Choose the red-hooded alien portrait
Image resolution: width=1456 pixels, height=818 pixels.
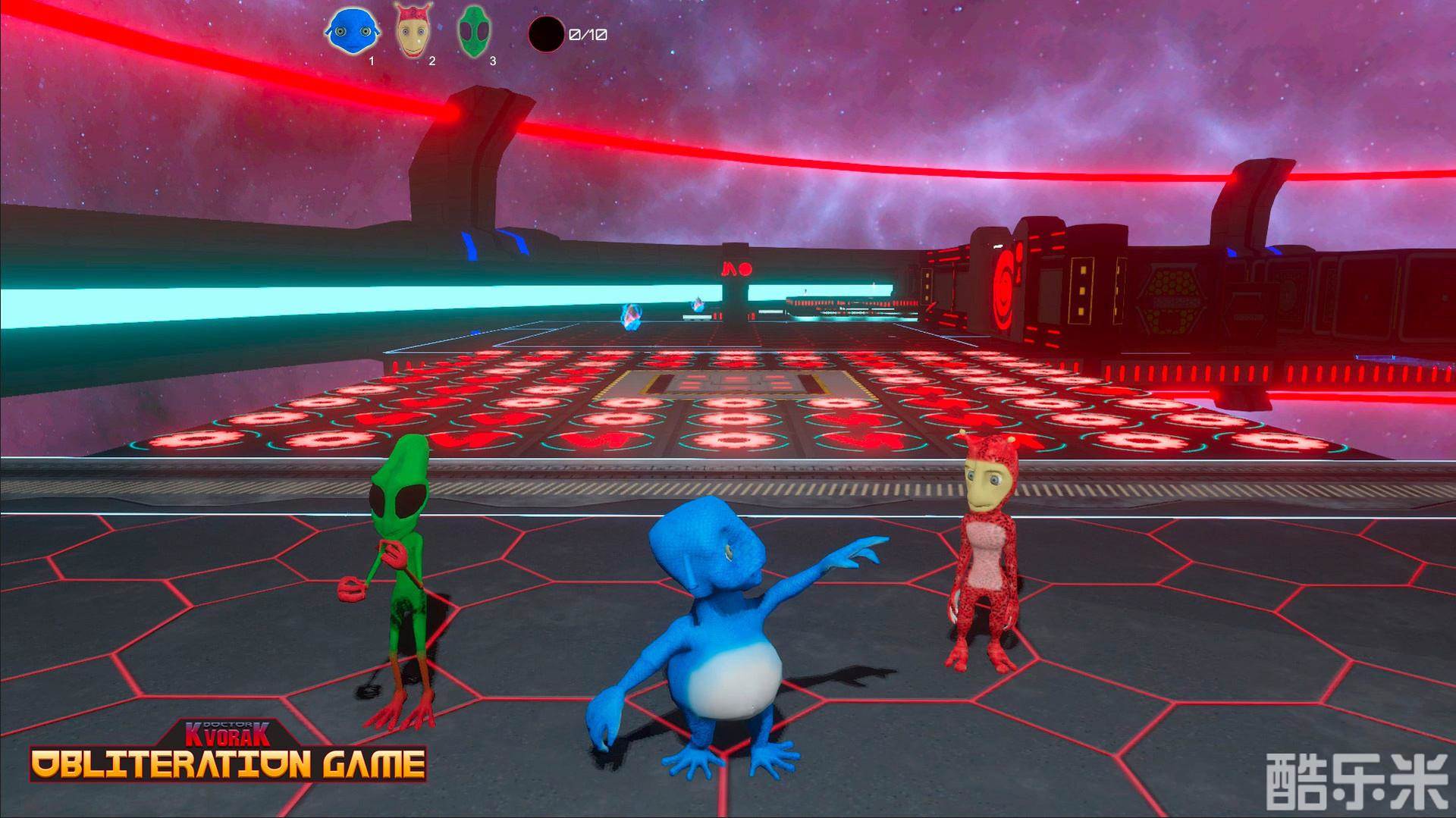point(413,33)
